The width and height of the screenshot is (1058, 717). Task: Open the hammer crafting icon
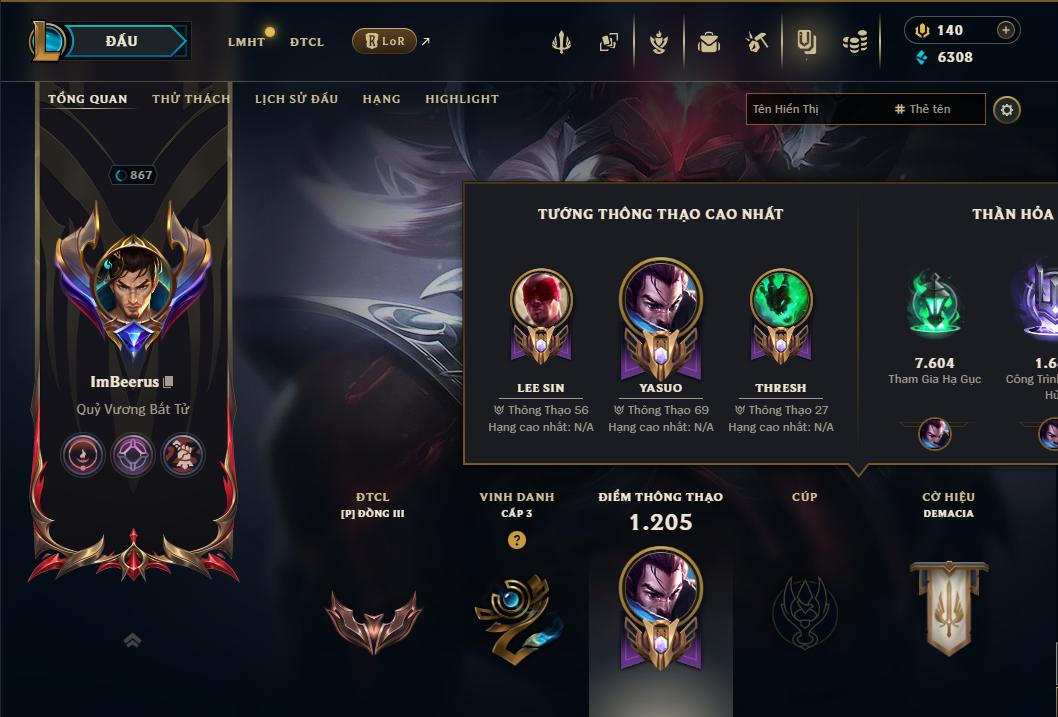click(x=757, y=42)
